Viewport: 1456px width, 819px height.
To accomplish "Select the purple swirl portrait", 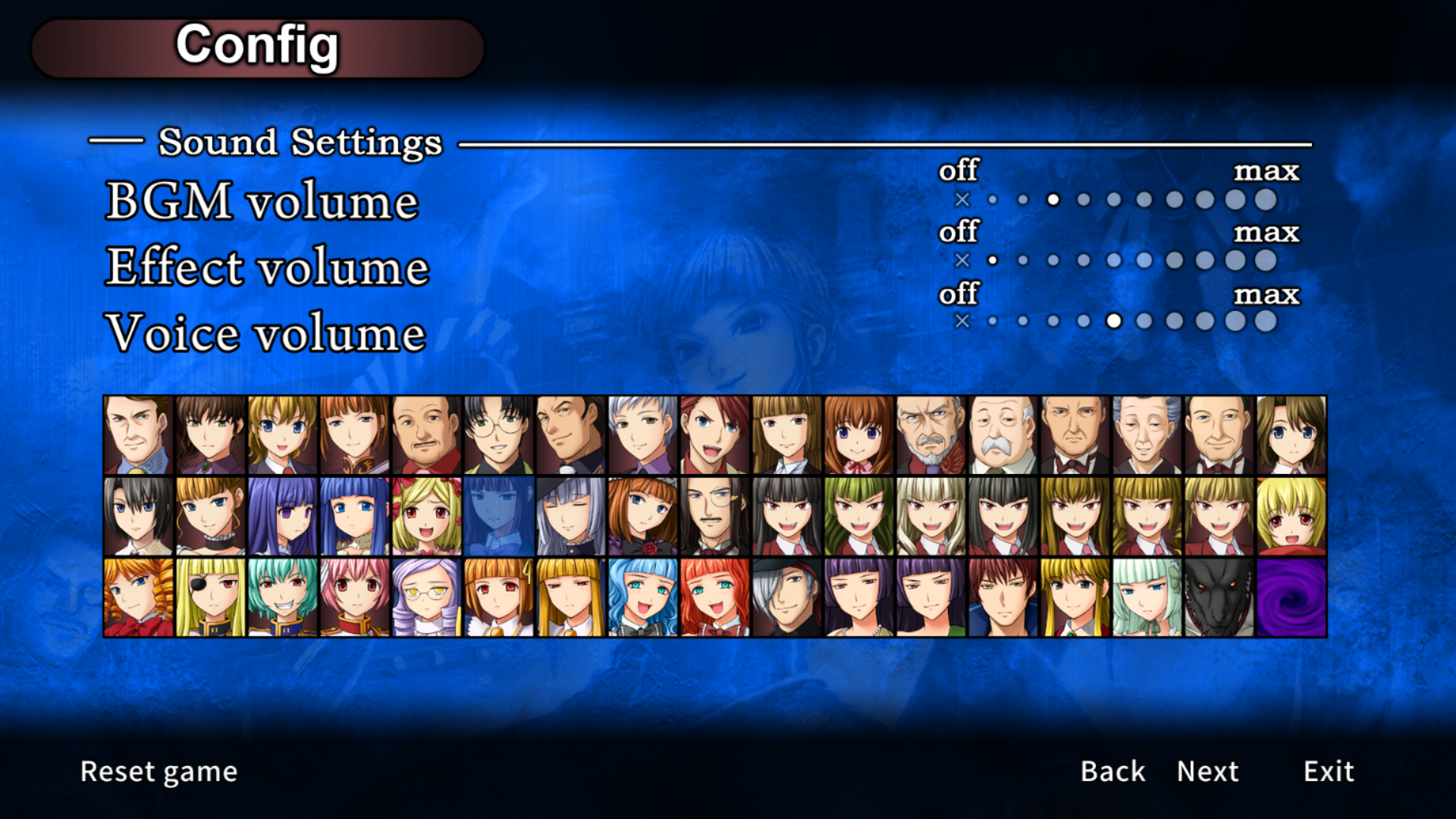I will tap(1291, 598).
